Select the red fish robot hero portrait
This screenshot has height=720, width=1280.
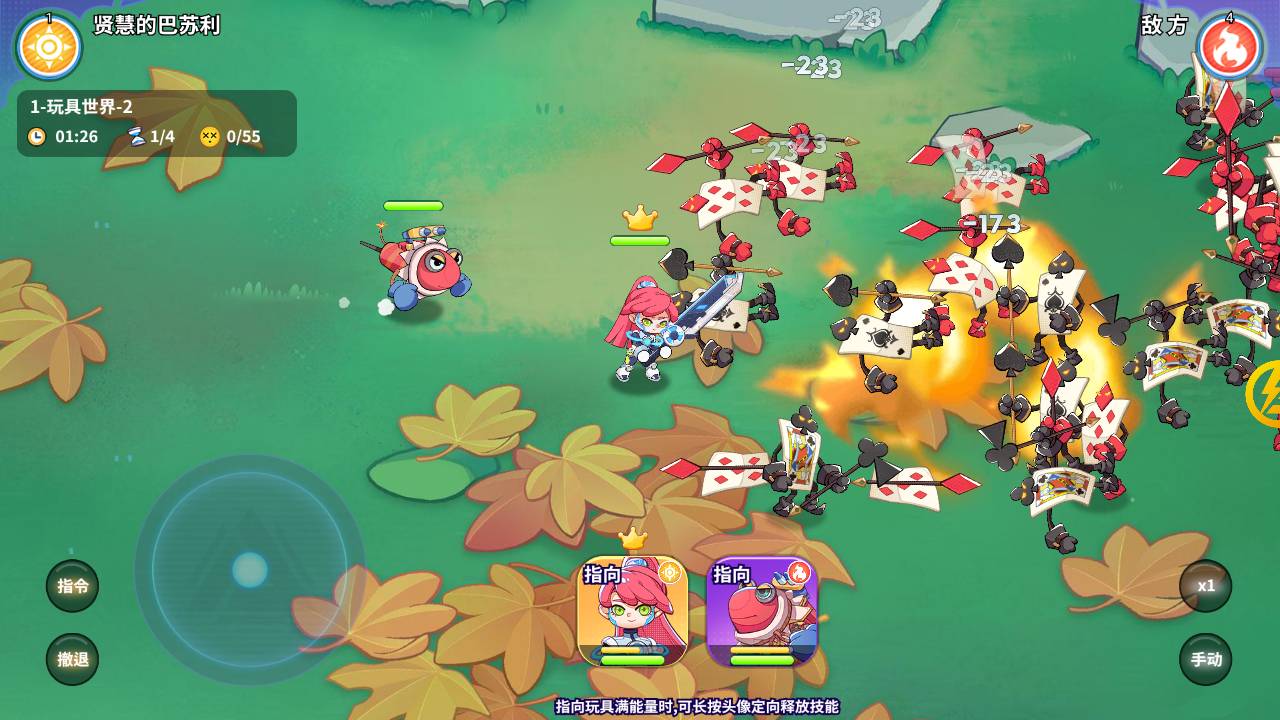click(x=762, y=611)
